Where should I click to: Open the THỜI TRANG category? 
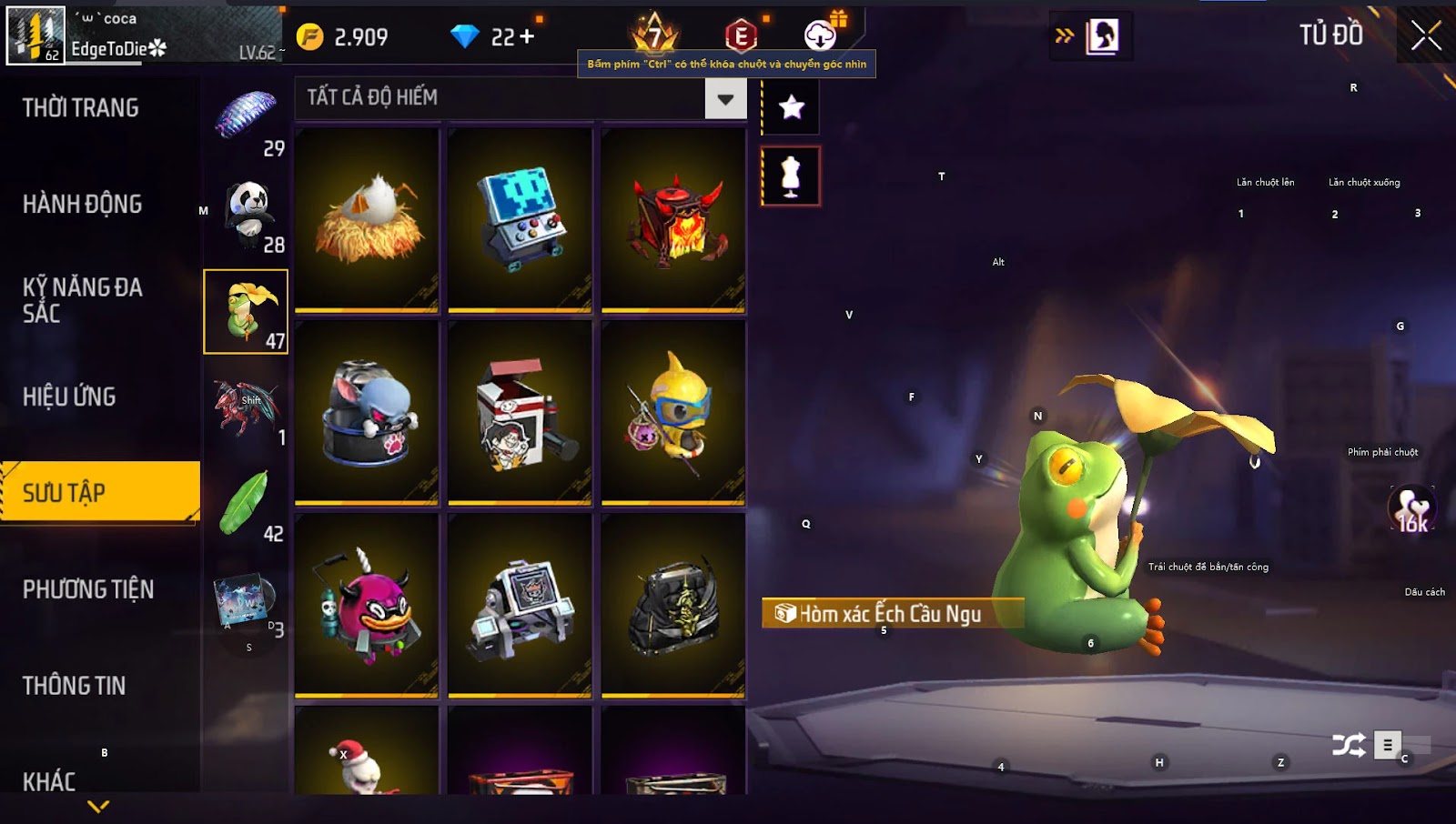[x=81, y=108]
